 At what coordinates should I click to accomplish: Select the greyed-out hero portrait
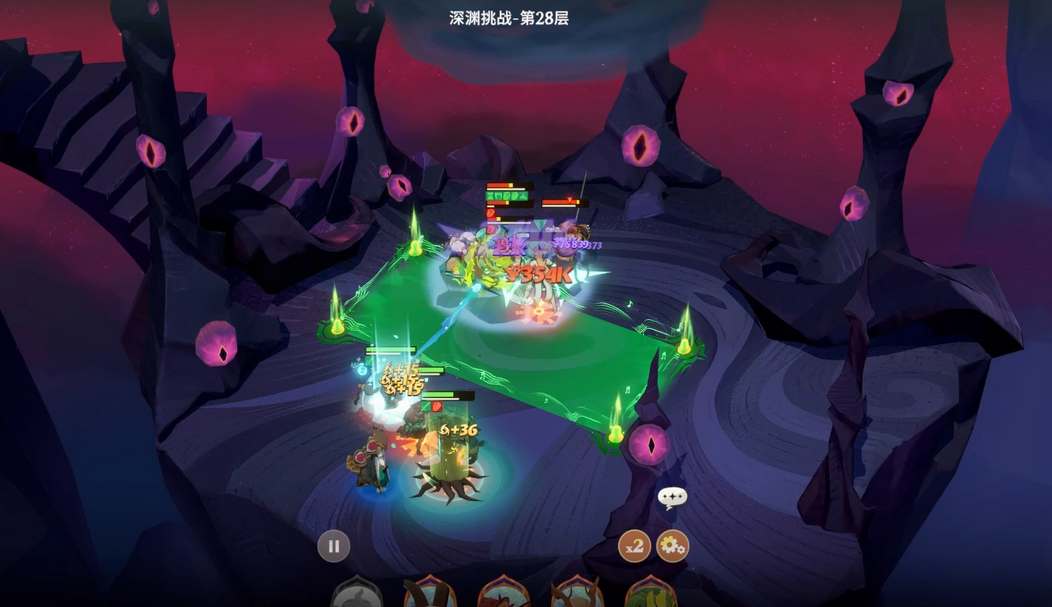356,594
